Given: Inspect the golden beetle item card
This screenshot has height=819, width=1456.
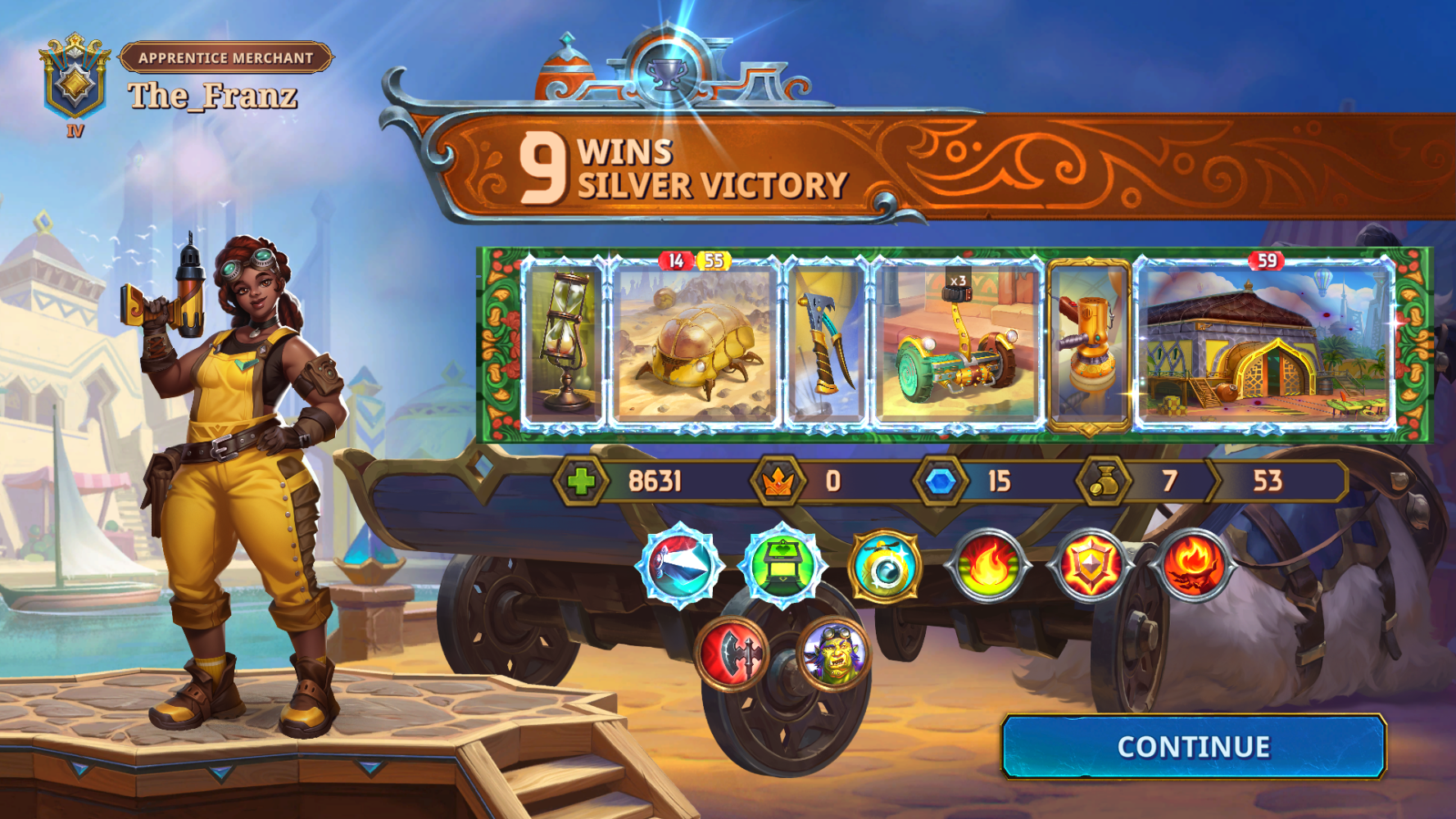Looking at the screenshot, I should [695, 344].
